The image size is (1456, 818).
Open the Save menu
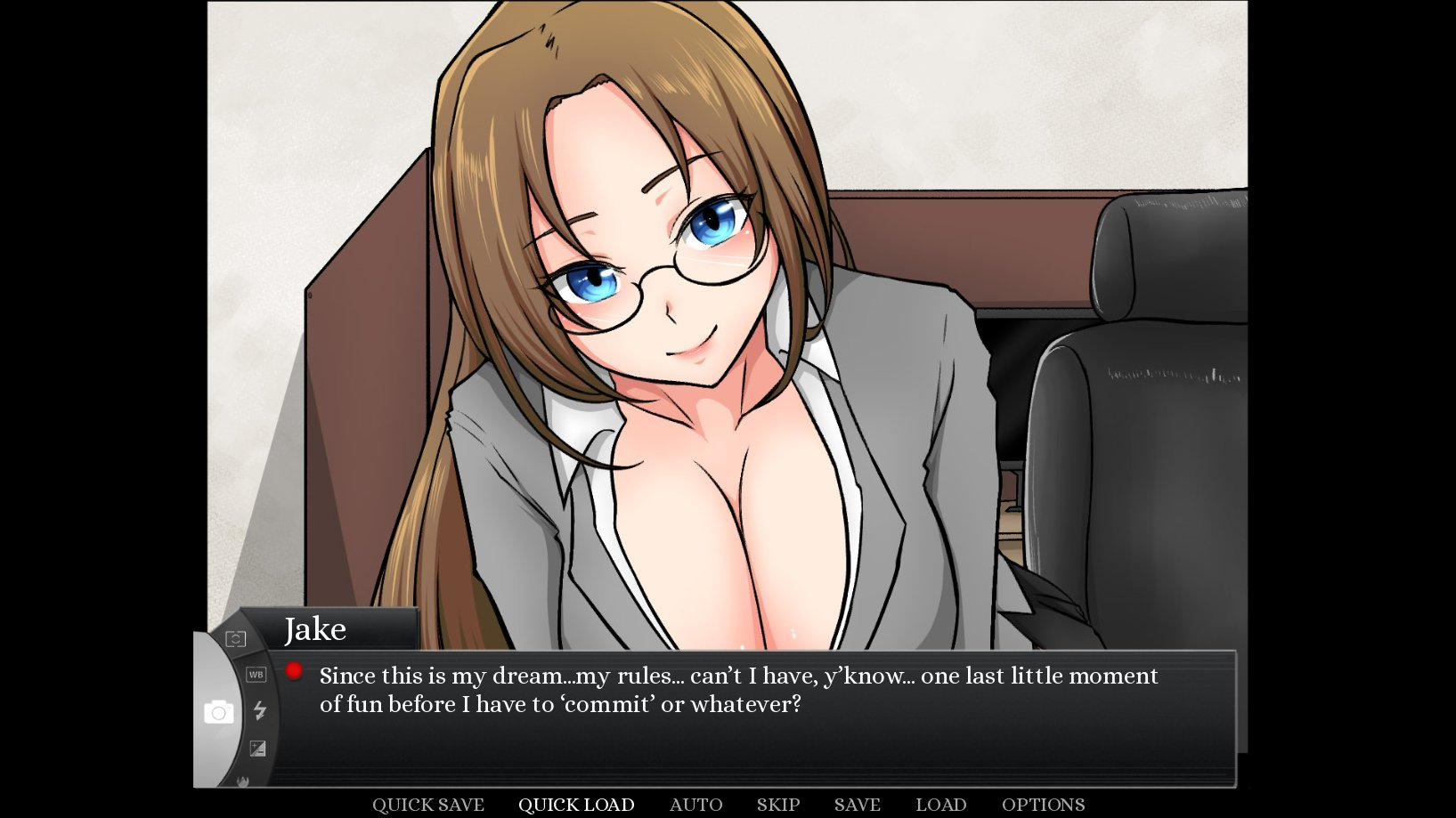click(x=857, y=805)
